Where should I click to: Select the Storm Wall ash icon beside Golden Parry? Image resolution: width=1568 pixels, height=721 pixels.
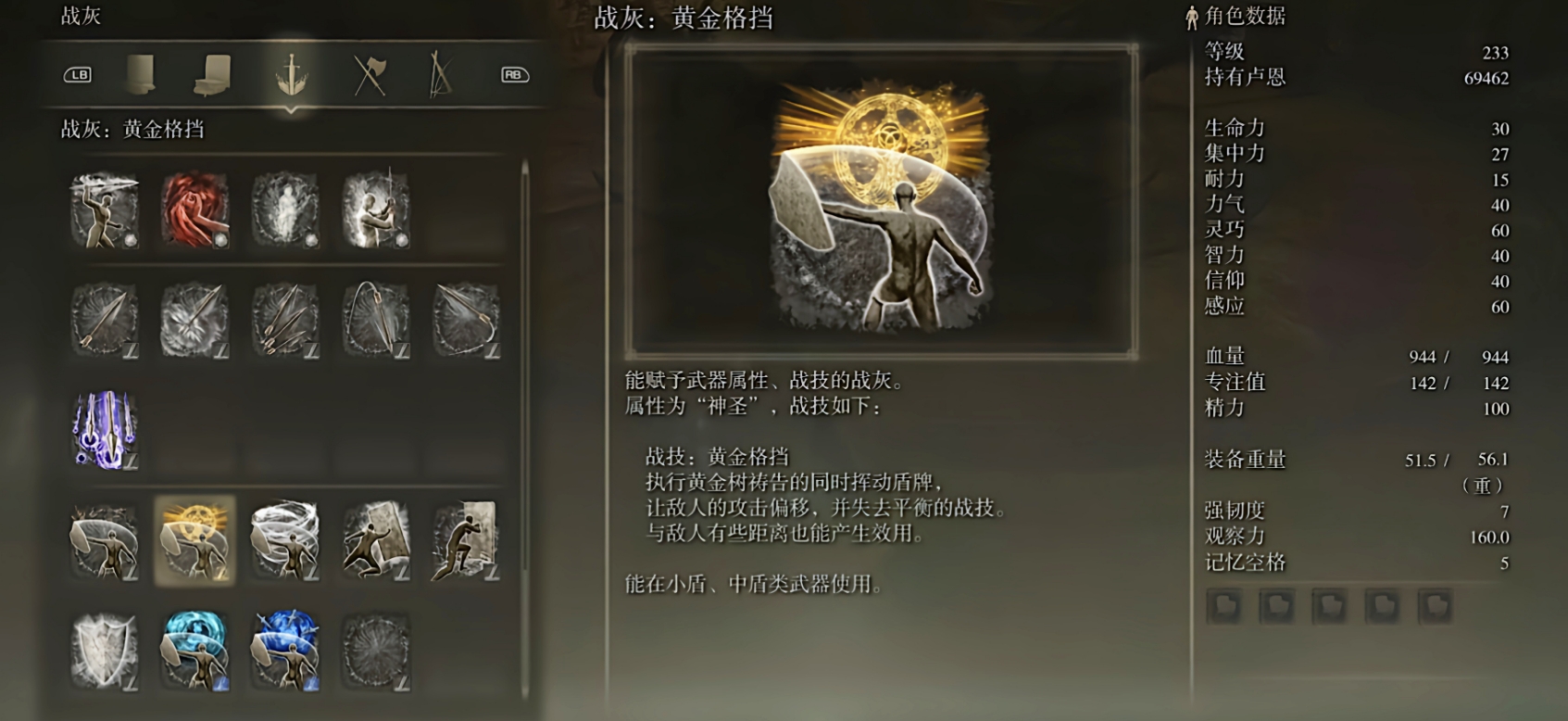click(284, 542)
